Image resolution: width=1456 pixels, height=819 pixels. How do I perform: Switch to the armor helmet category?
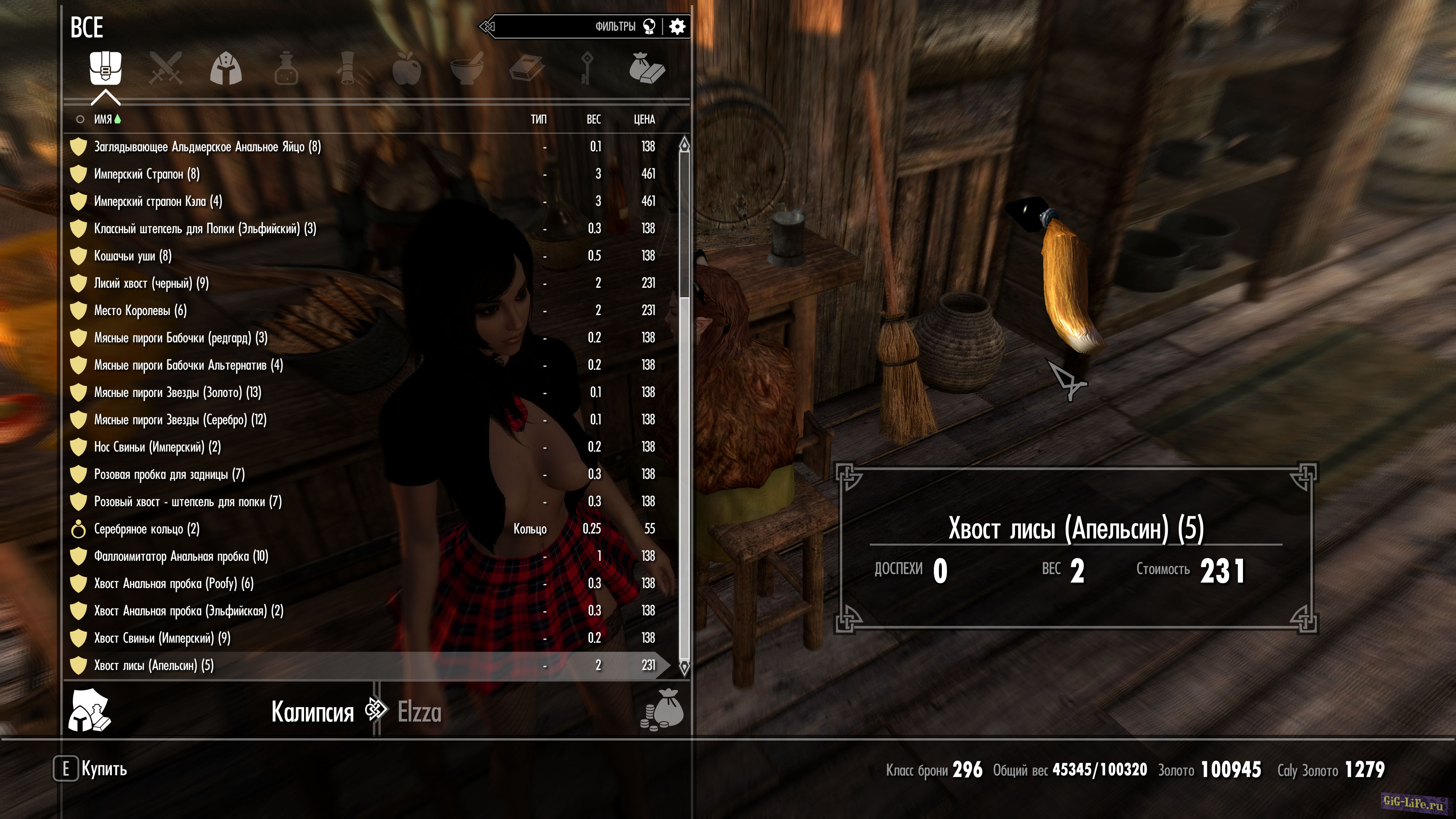(x=226, y=68)
